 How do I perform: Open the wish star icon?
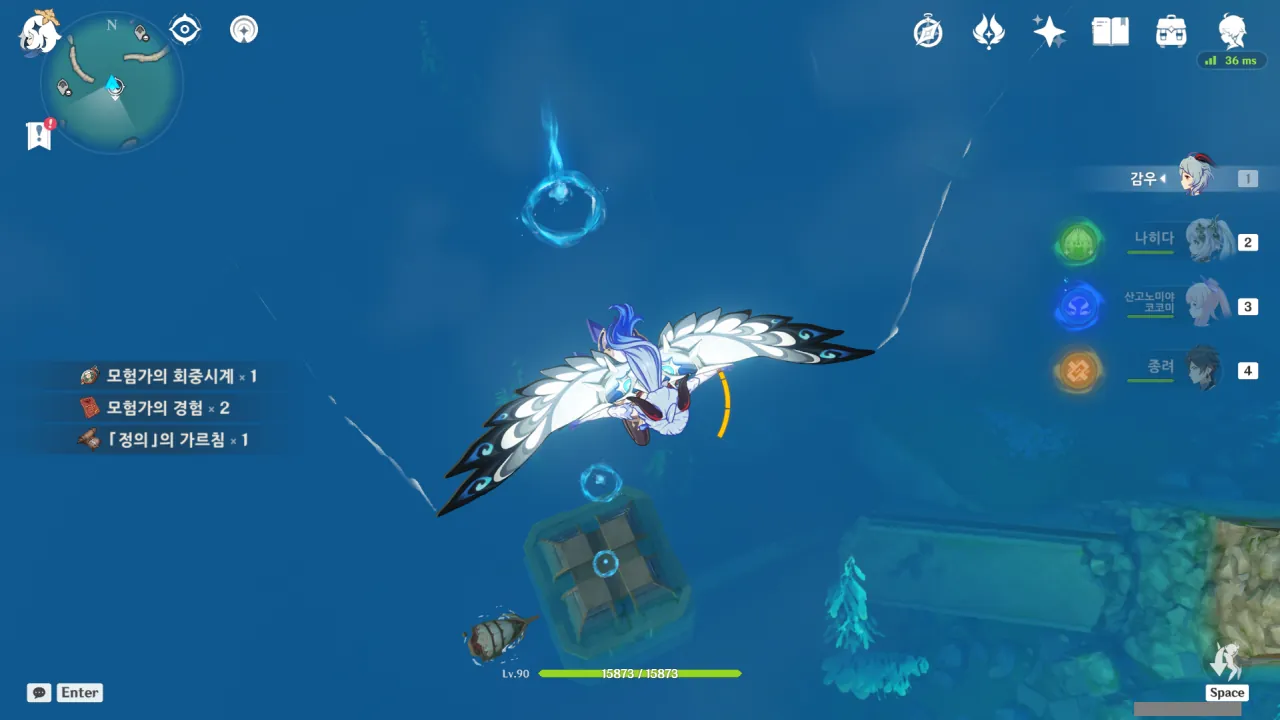[1049, 32]
